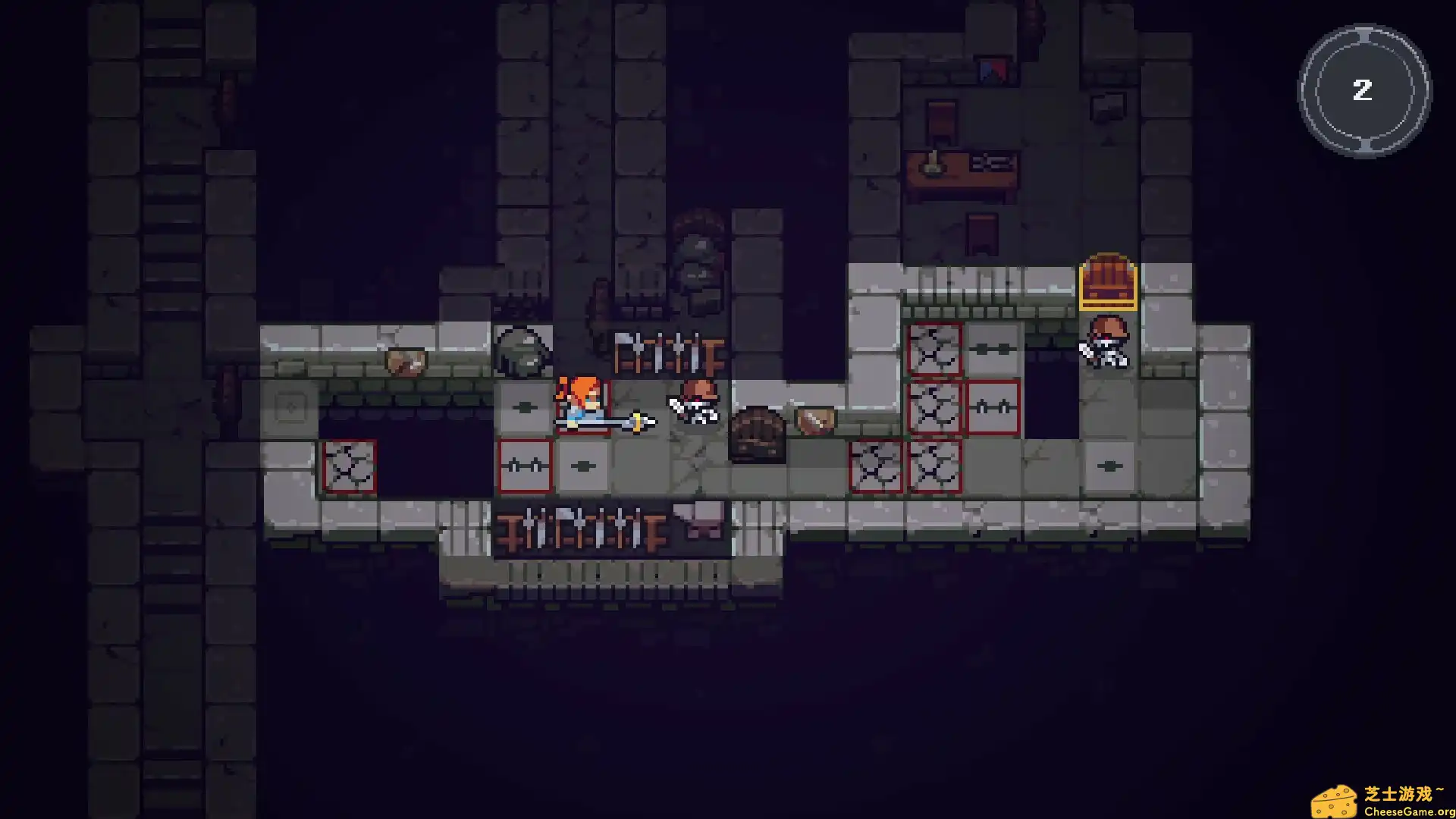Viewport: 1456px width, 819px height.
Task: Open the gold-highlighted treasure chest
Action: coord(1108,284)
